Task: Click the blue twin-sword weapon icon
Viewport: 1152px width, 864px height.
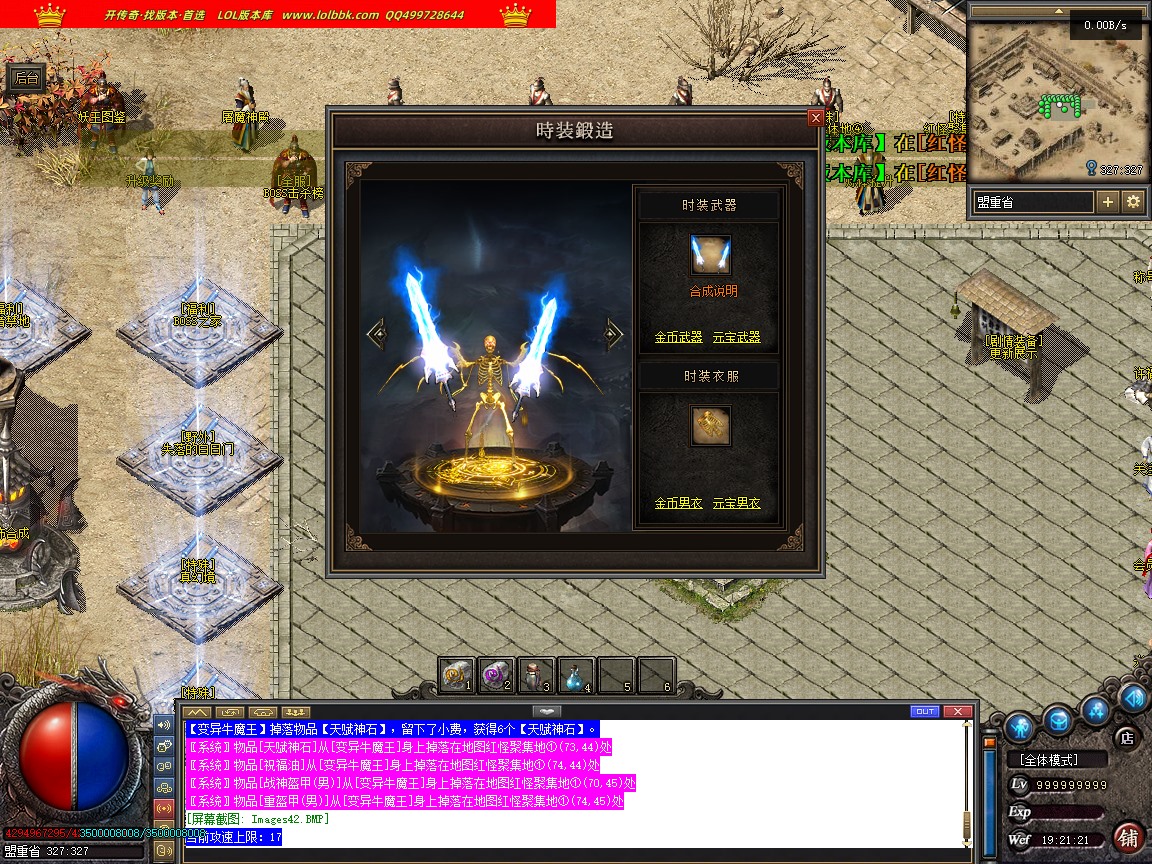Action: pyautogui.click(x=710, y=256)
